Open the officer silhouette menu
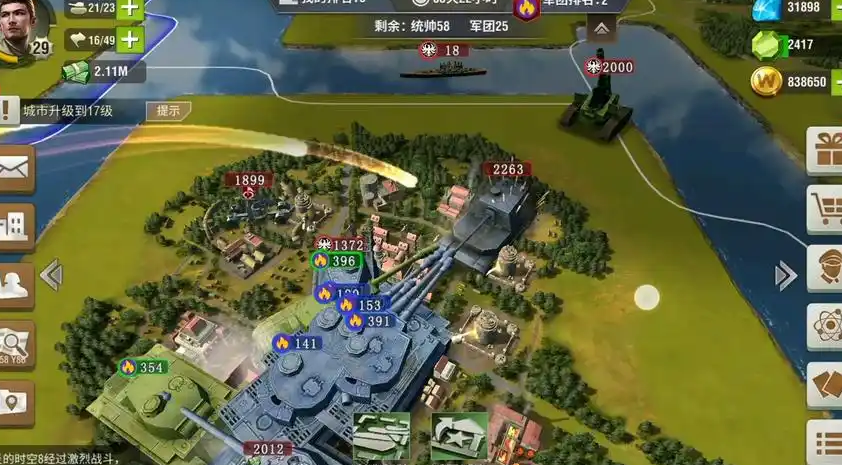 click(x=14, y=286)
